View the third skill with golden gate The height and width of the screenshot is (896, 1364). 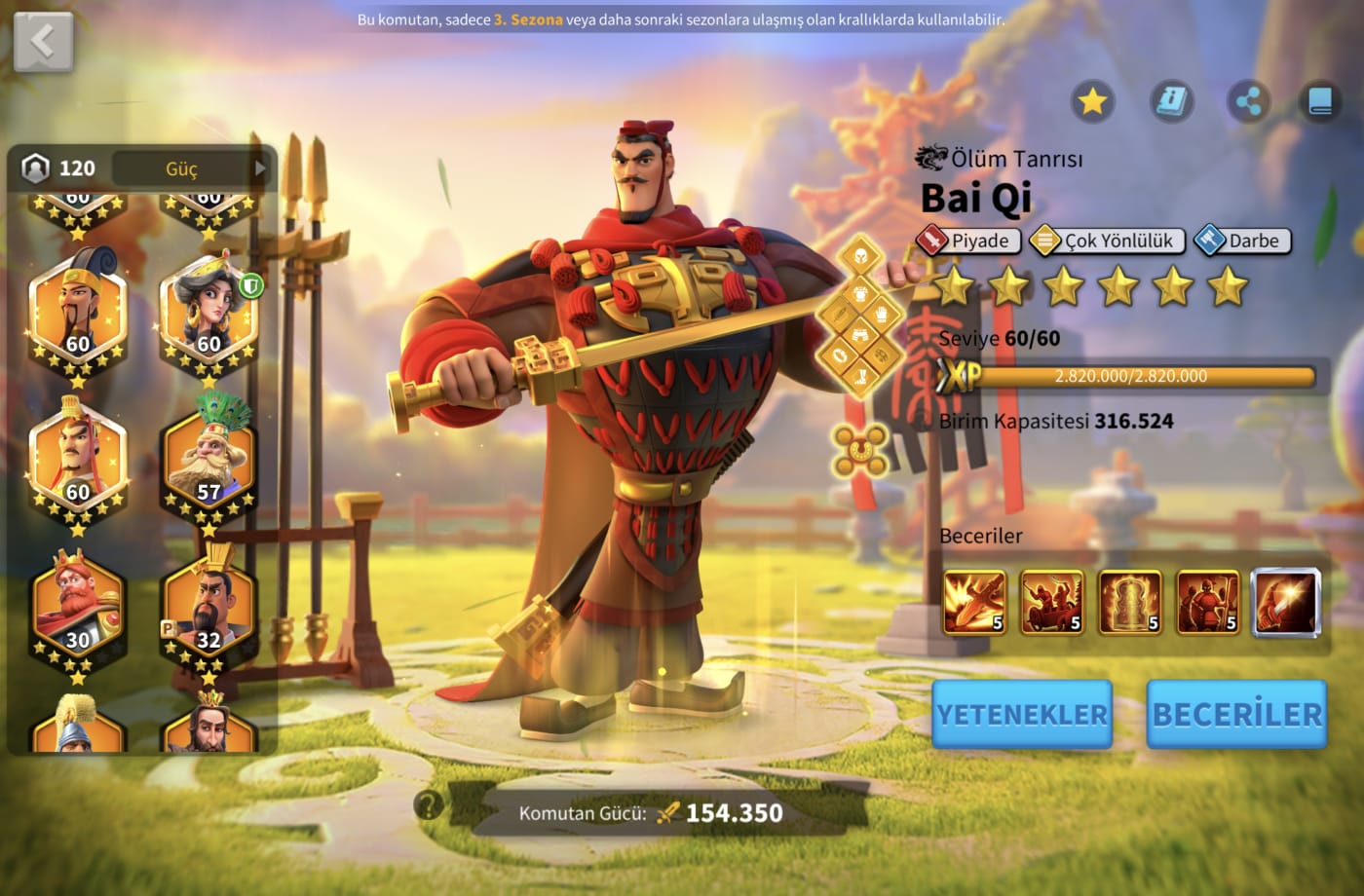(x=1129, y=602)
